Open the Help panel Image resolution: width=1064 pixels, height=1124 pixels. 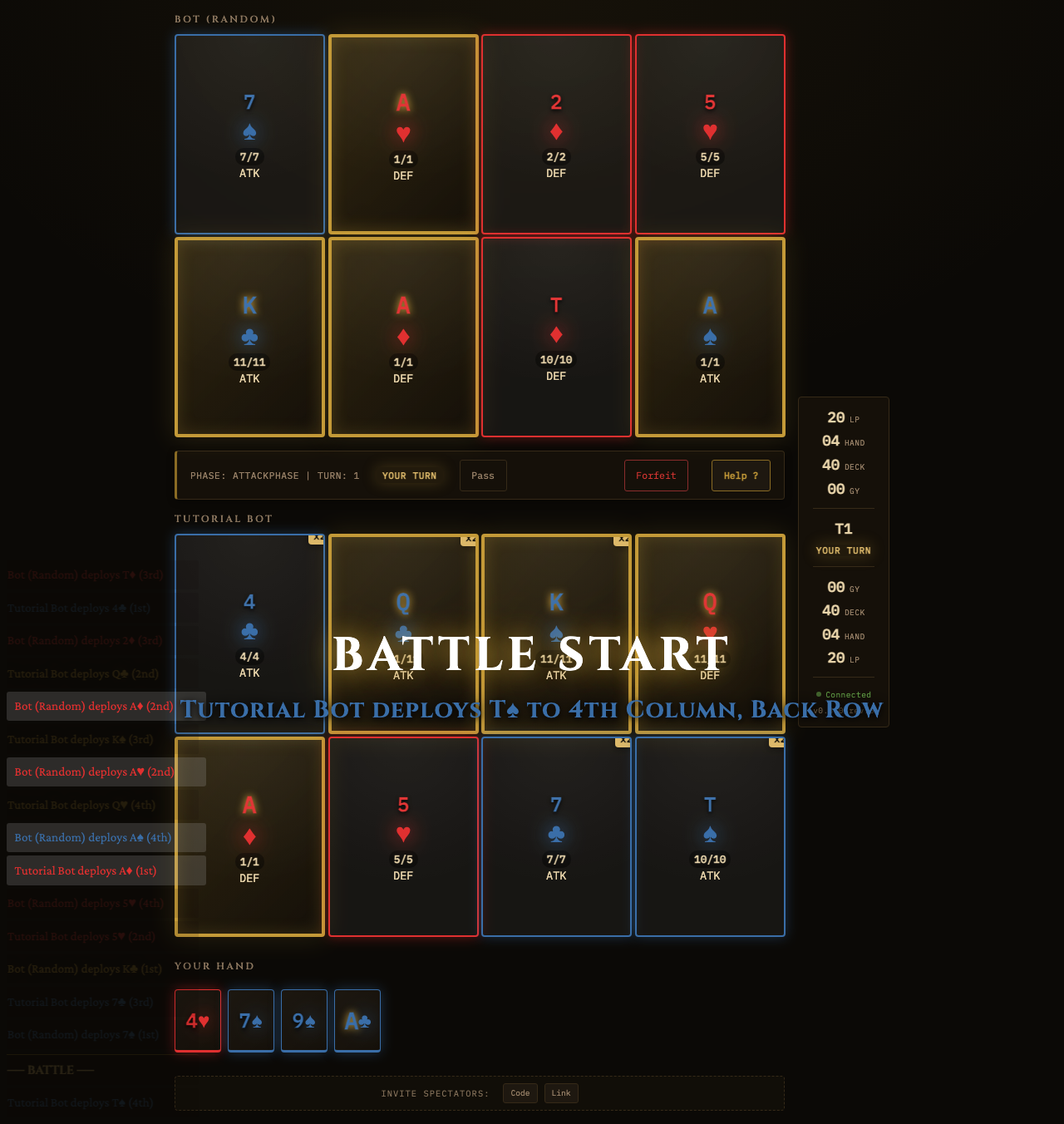(x=740, y=476)
